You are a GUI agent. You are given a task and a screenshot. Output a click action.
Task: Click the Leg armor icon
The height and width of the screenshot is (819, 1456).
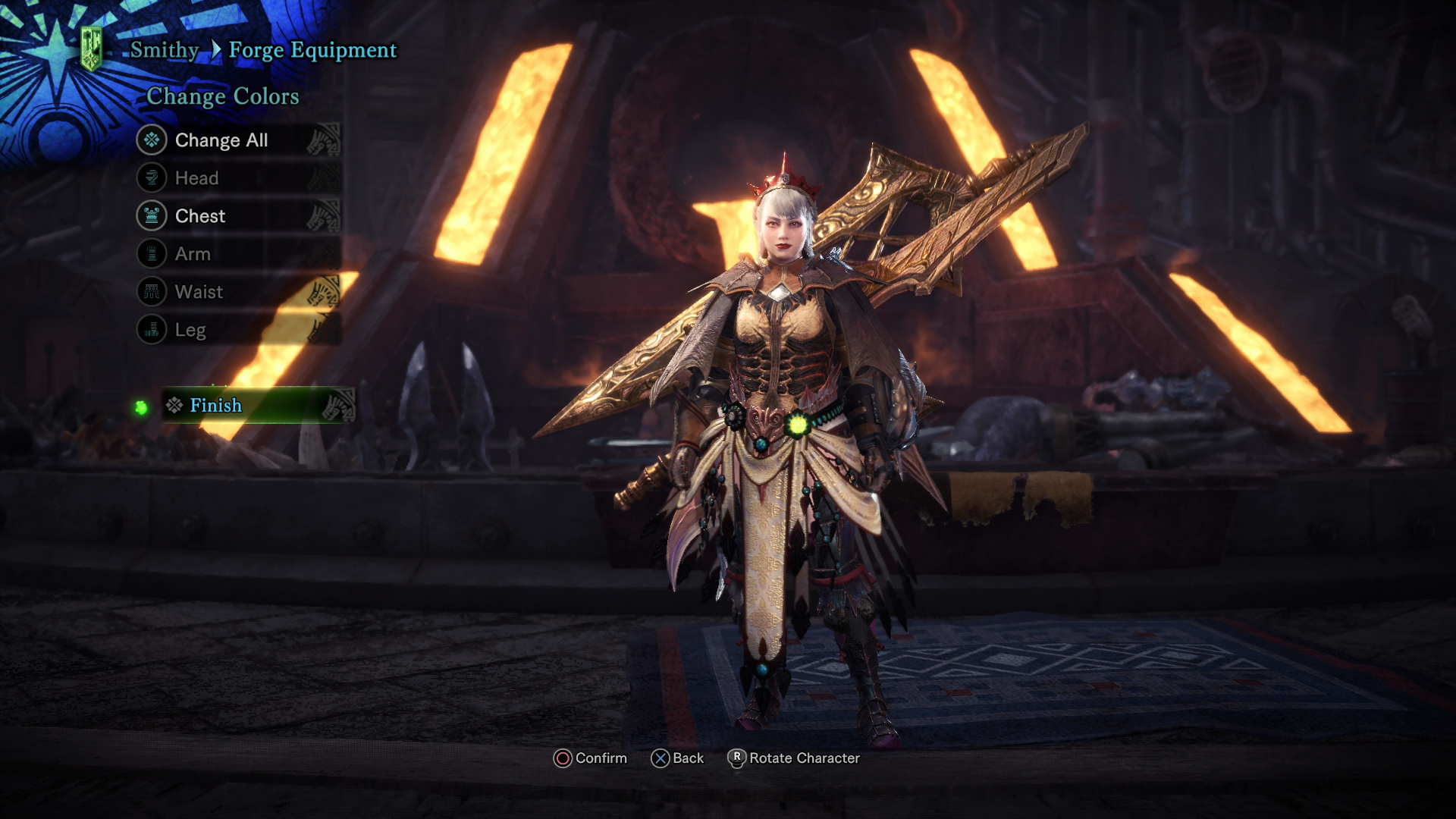tap(152, 329)
